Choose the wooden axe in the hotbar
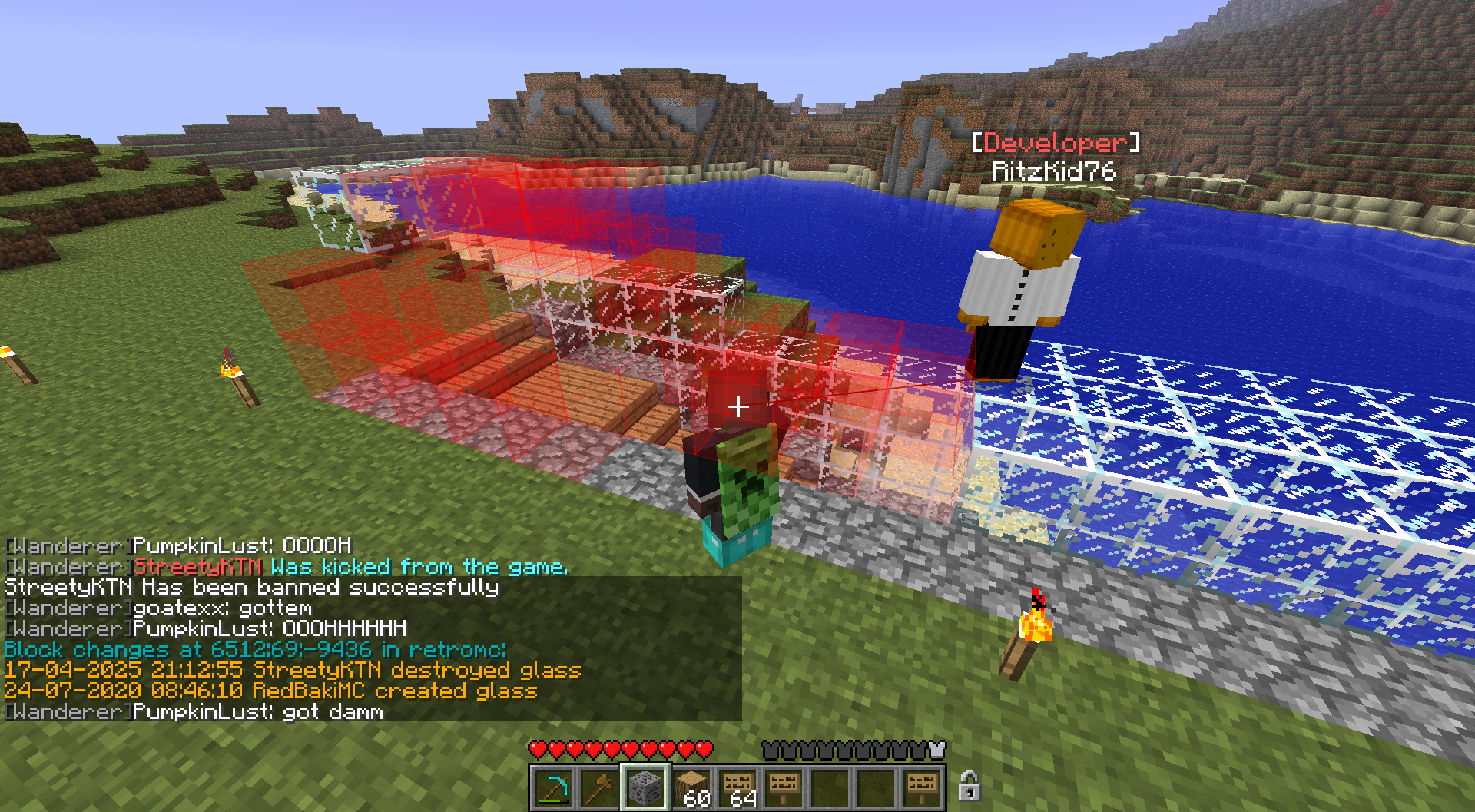1475x812 pixels. pyautogui.click(x=598, y=788)
